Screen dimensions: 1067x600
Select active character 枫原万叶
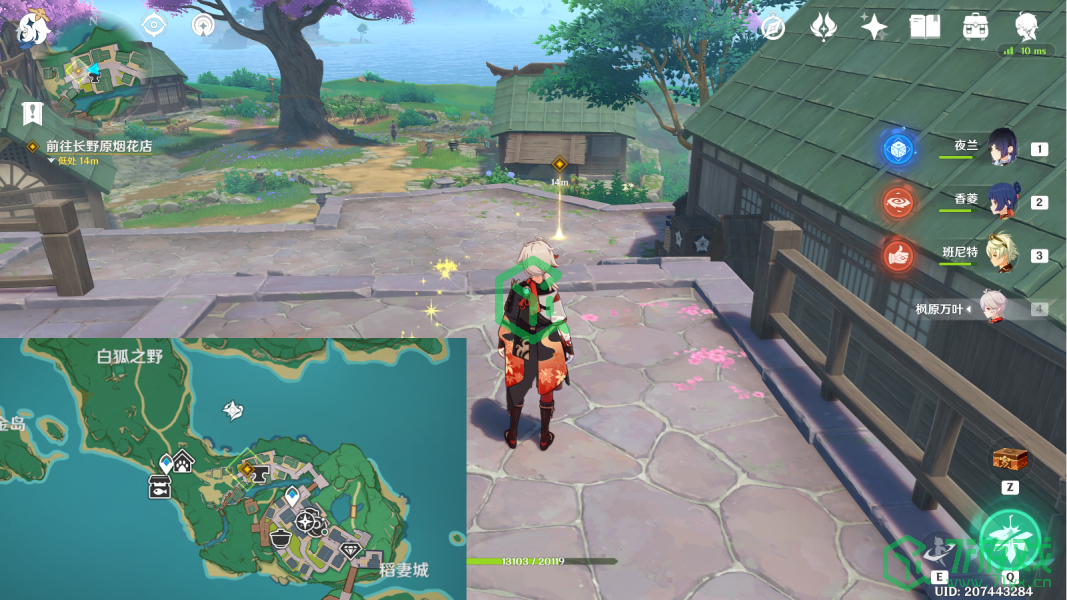(x=993, y=309)
